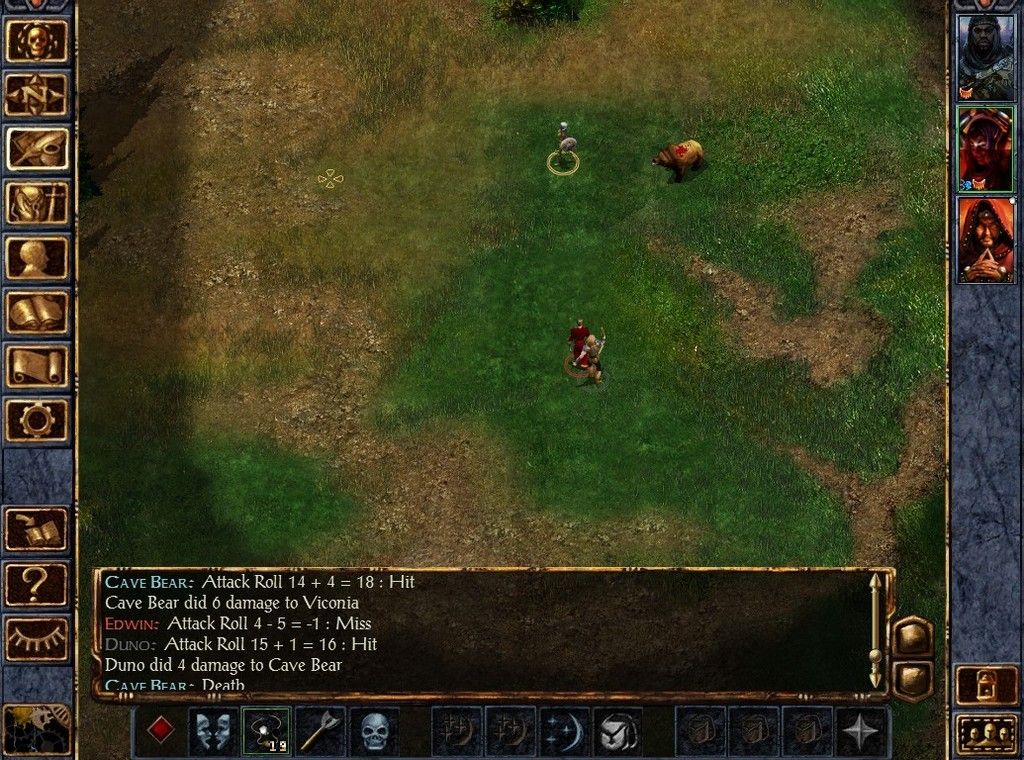Select the whole party with the three-figures button
Screen dimensions: 1024x760
tap(986, 734)
